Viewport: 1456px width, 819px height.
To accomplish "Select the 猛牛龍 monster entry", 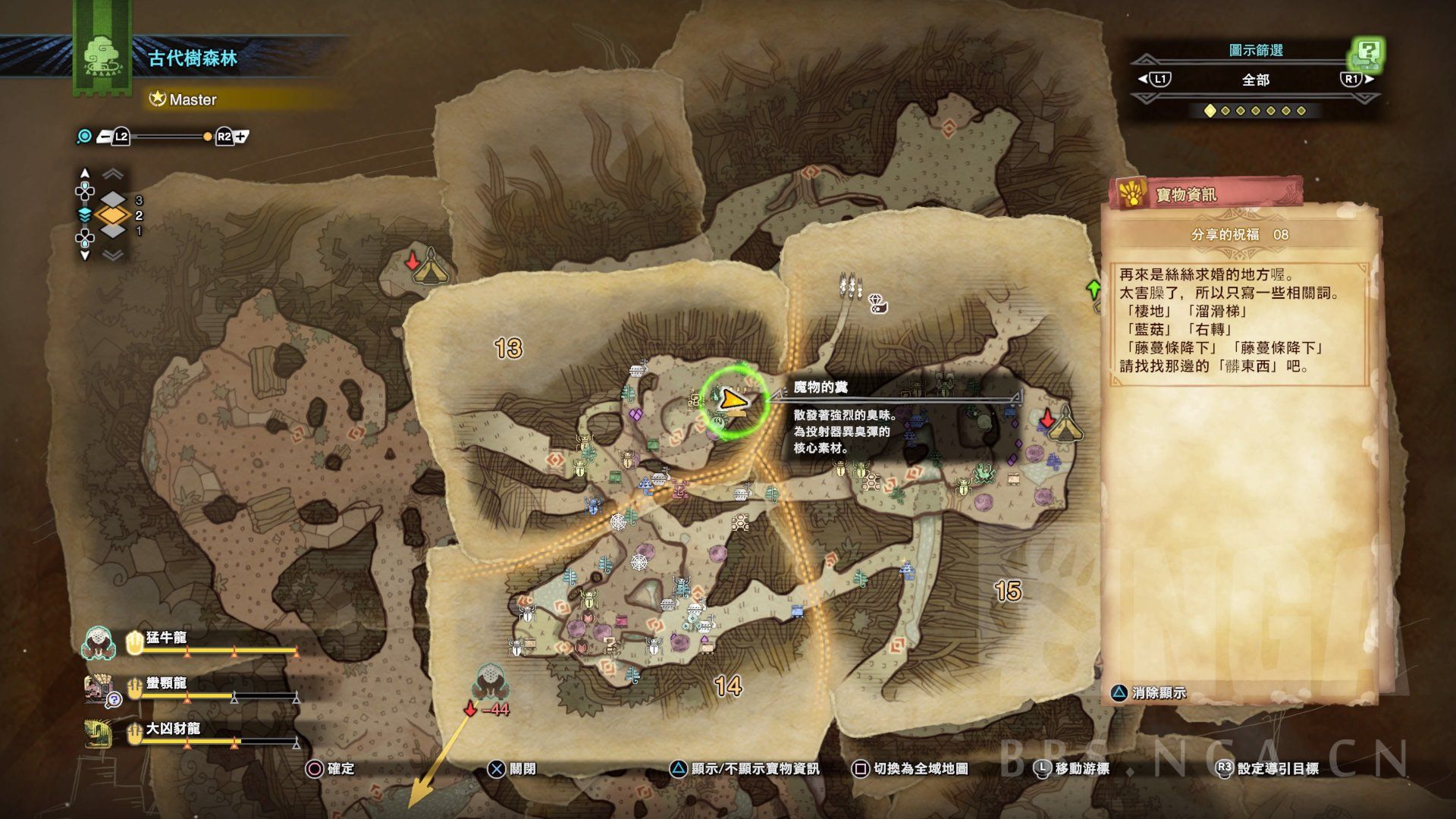I will pyautogui.click(x=166, y=639).
